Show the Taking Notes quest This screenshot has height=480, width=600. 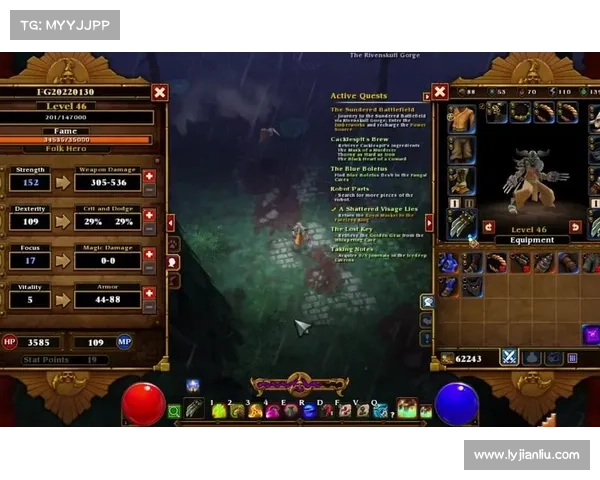pyautogui.click(x=353, y=250)
